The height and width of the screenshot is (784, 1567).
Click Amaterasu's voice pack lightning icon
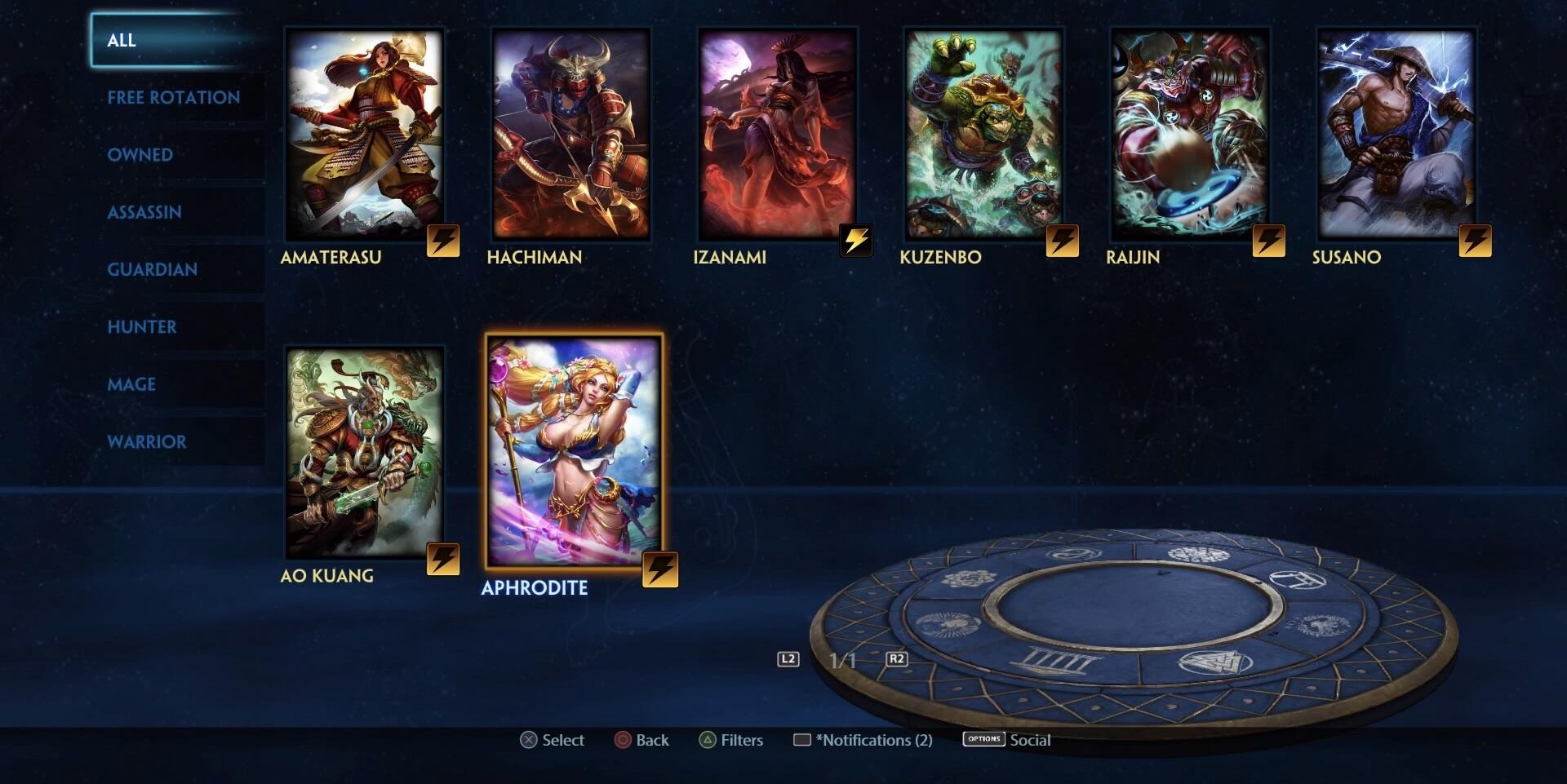[442, 241]
